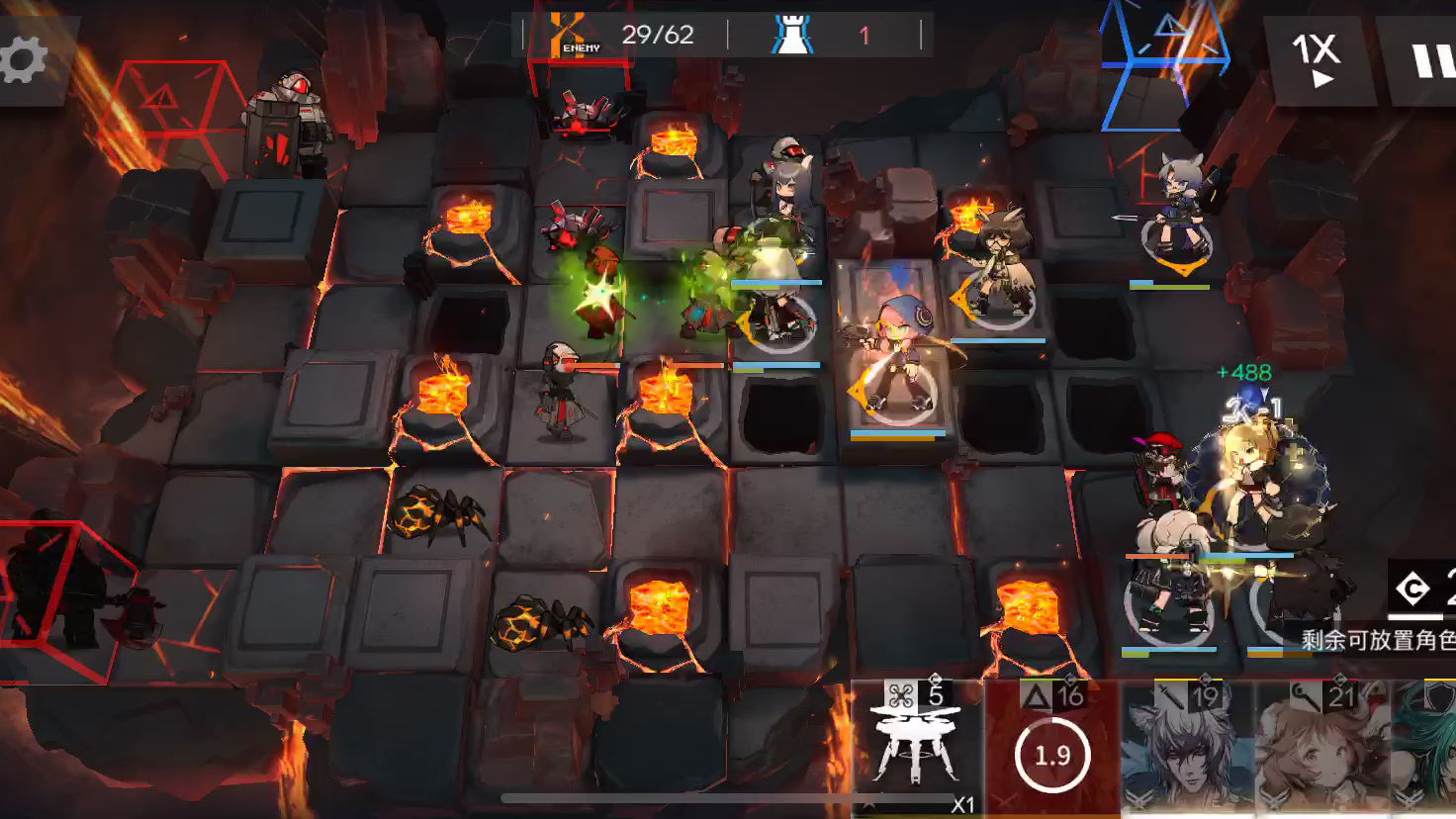The image size is (1456, 819).
Task: Open the settings gear menu
Action: coord(24,60)
